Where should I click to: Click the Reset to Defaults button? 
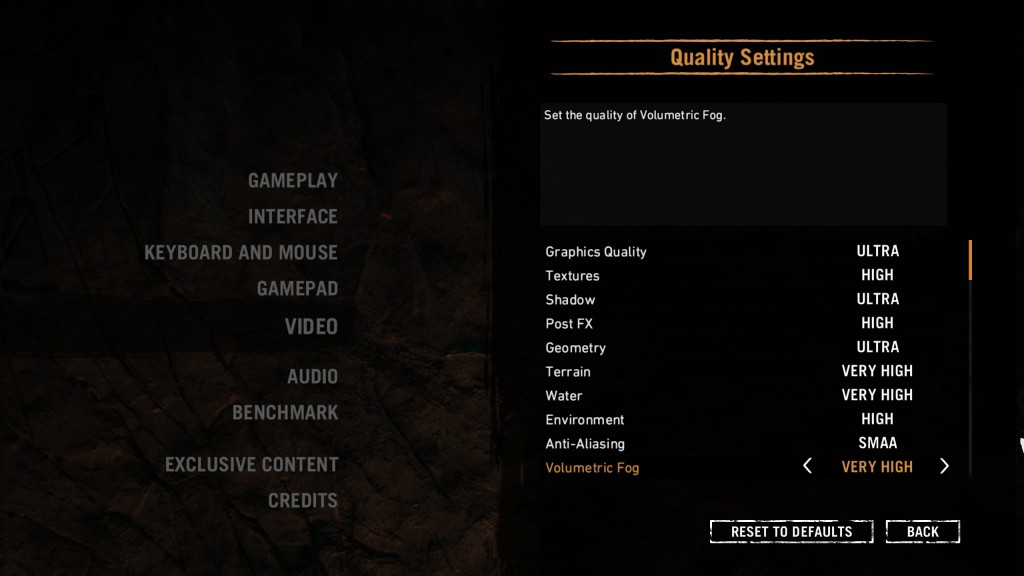[791, 532]
